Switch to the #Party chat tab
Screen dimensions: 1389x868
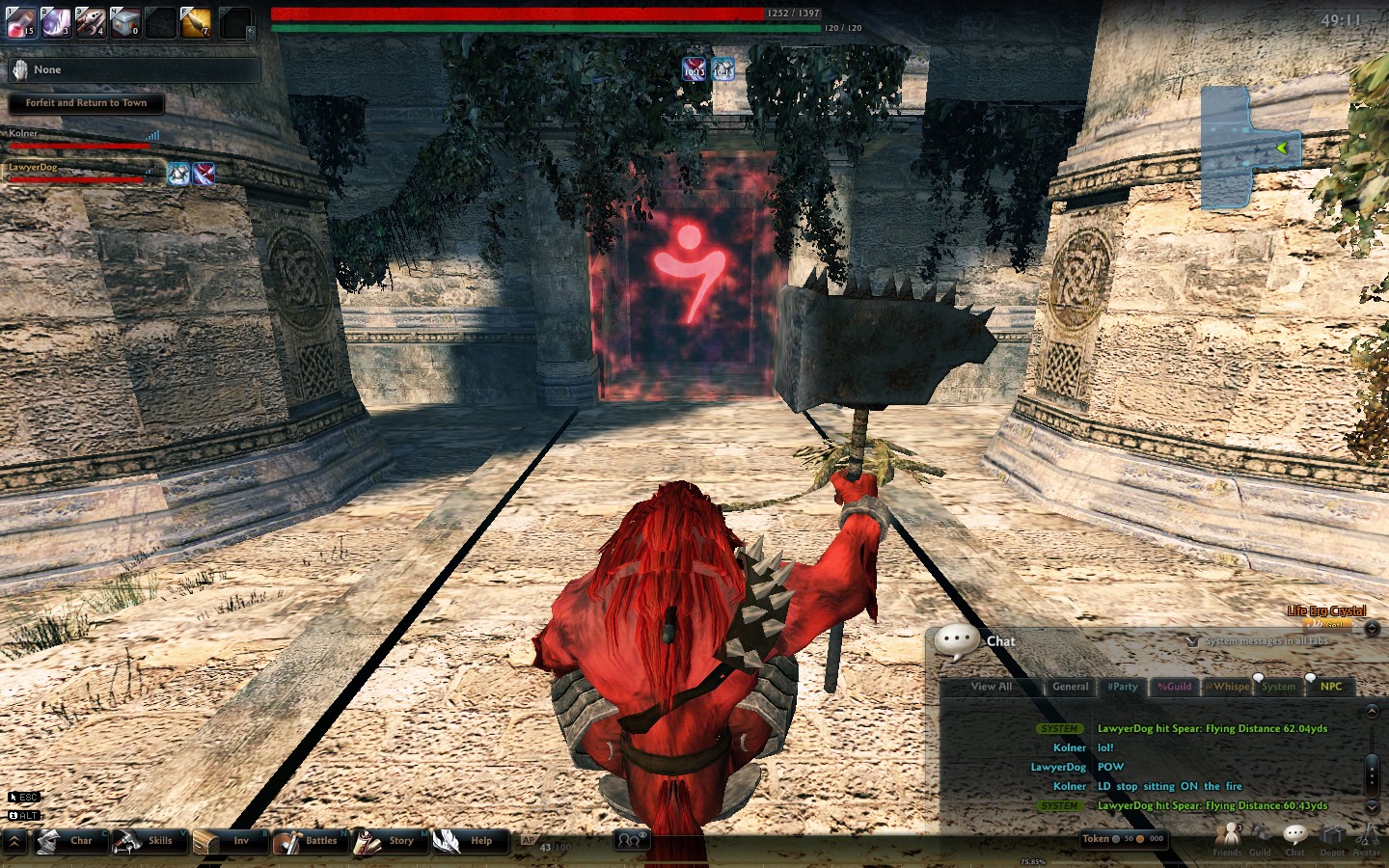[1122, 687]
